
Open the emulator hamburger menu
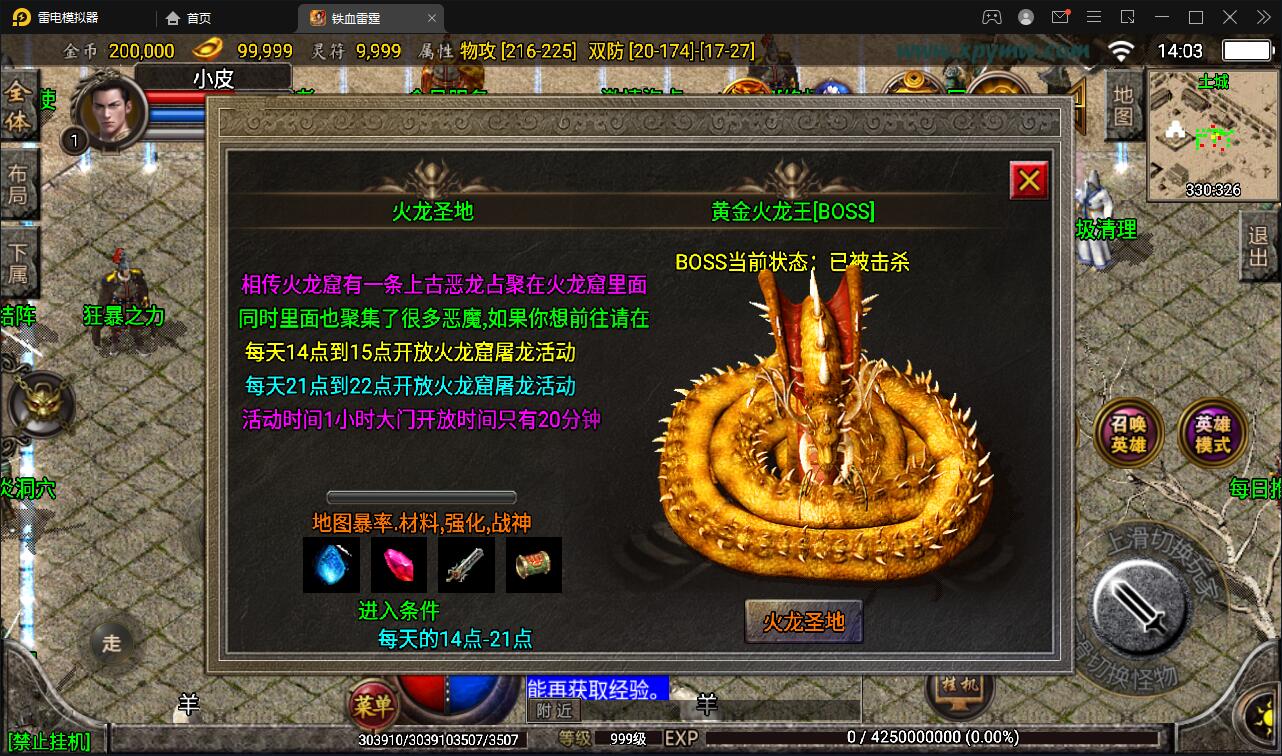[x=1094, y=17]
